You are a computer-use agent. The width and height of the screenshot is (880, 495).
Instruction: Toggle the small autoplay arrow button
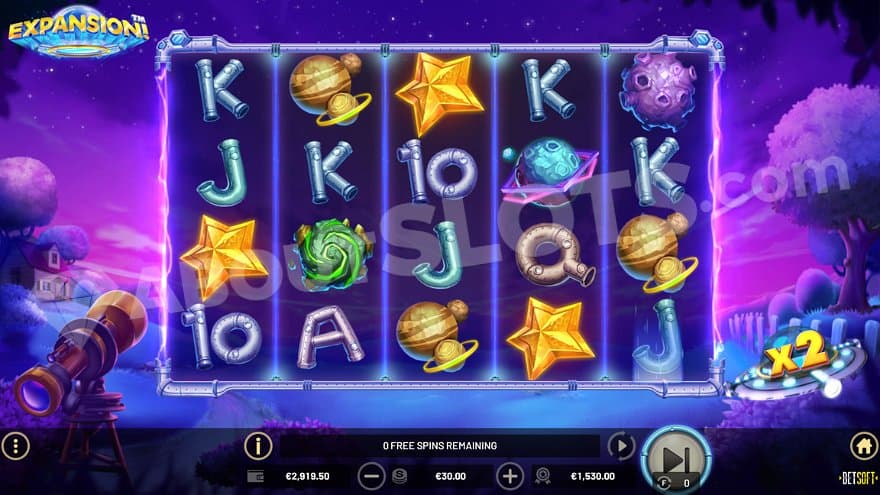pyautogui.click(x=621, y=446)
